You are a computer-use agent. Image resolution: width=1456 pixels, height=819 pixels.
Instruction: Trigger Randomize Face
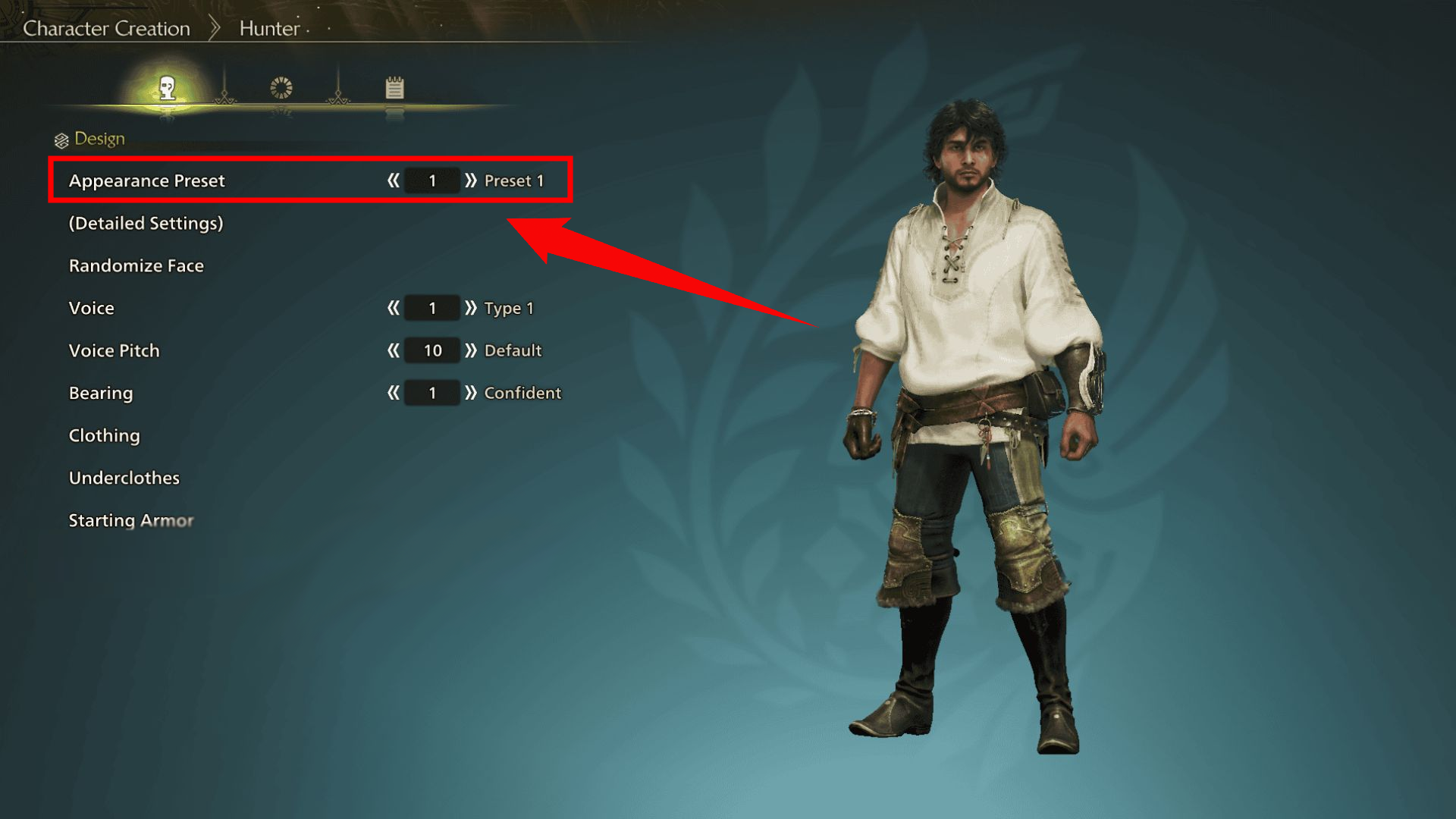pyautogui.click(x=136, y=265)
